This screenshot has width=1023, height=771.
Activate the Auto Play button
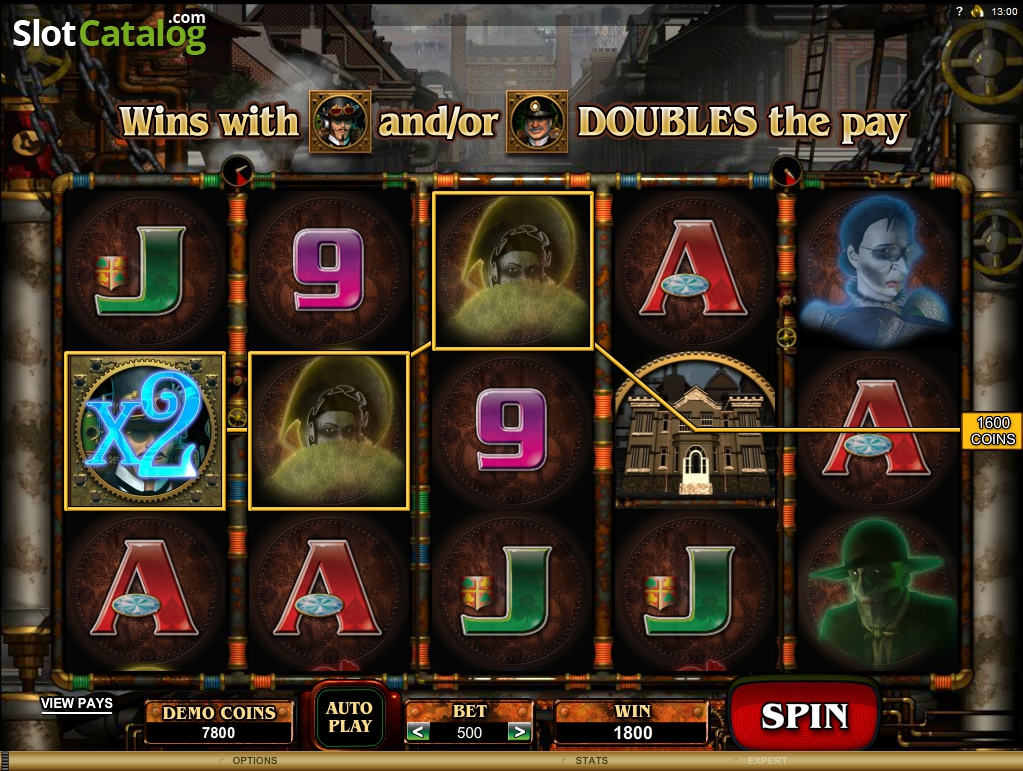point(349,717)
